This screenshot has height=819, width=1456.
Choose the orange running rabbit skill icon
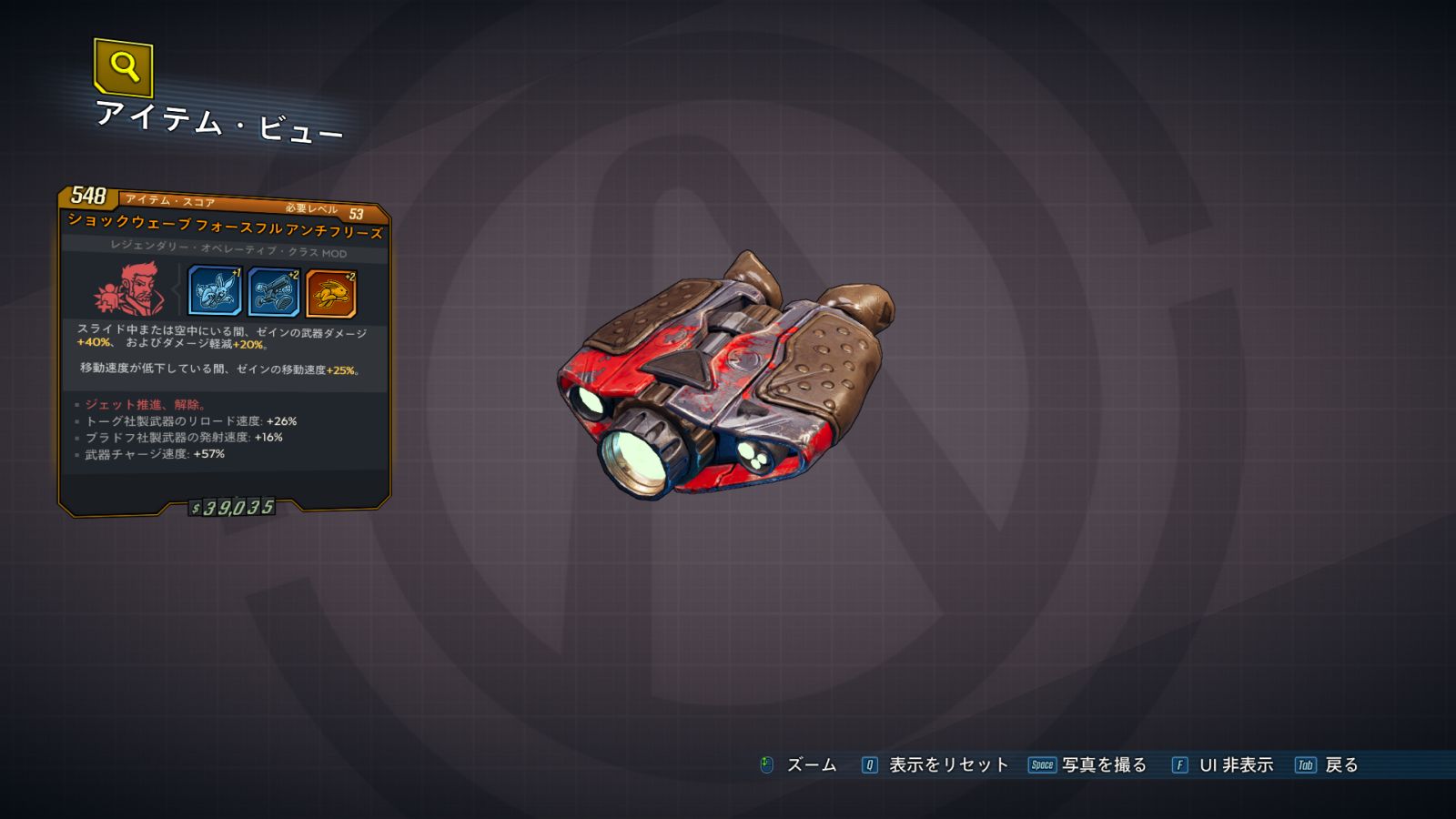pos(331,293)
